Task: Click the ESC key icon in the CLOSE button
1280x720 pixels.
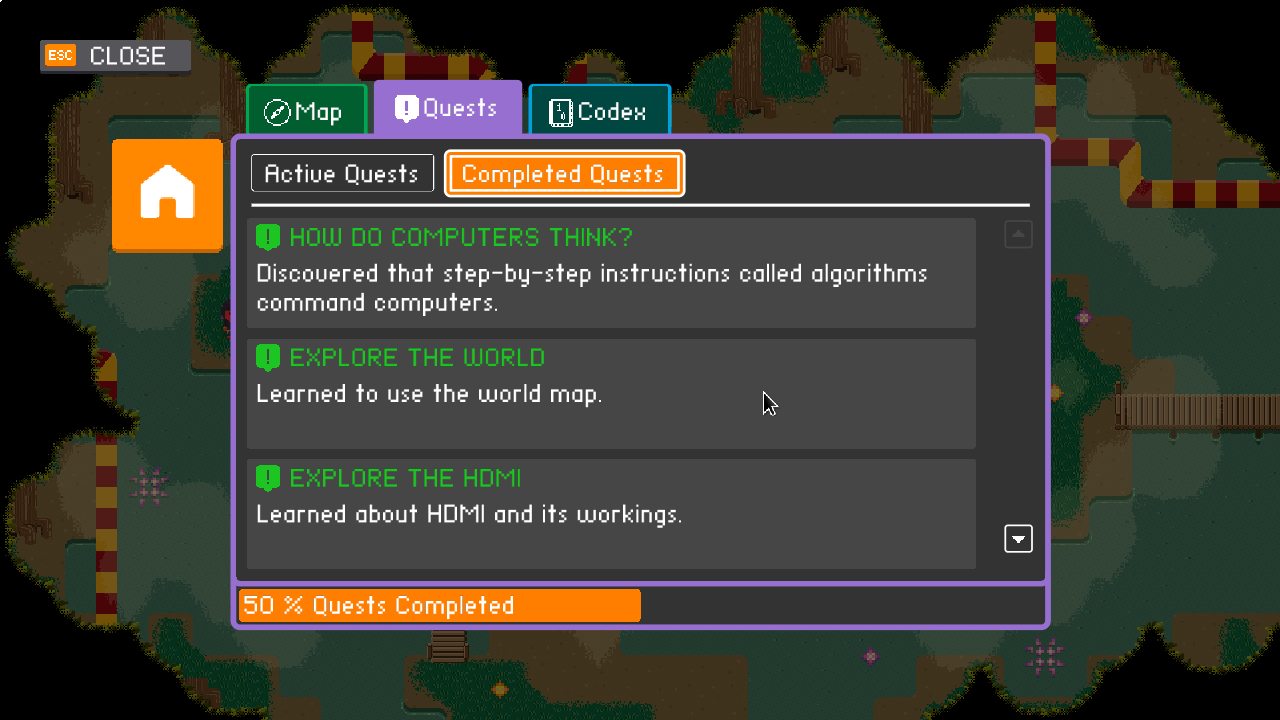Action: [61, 56]
